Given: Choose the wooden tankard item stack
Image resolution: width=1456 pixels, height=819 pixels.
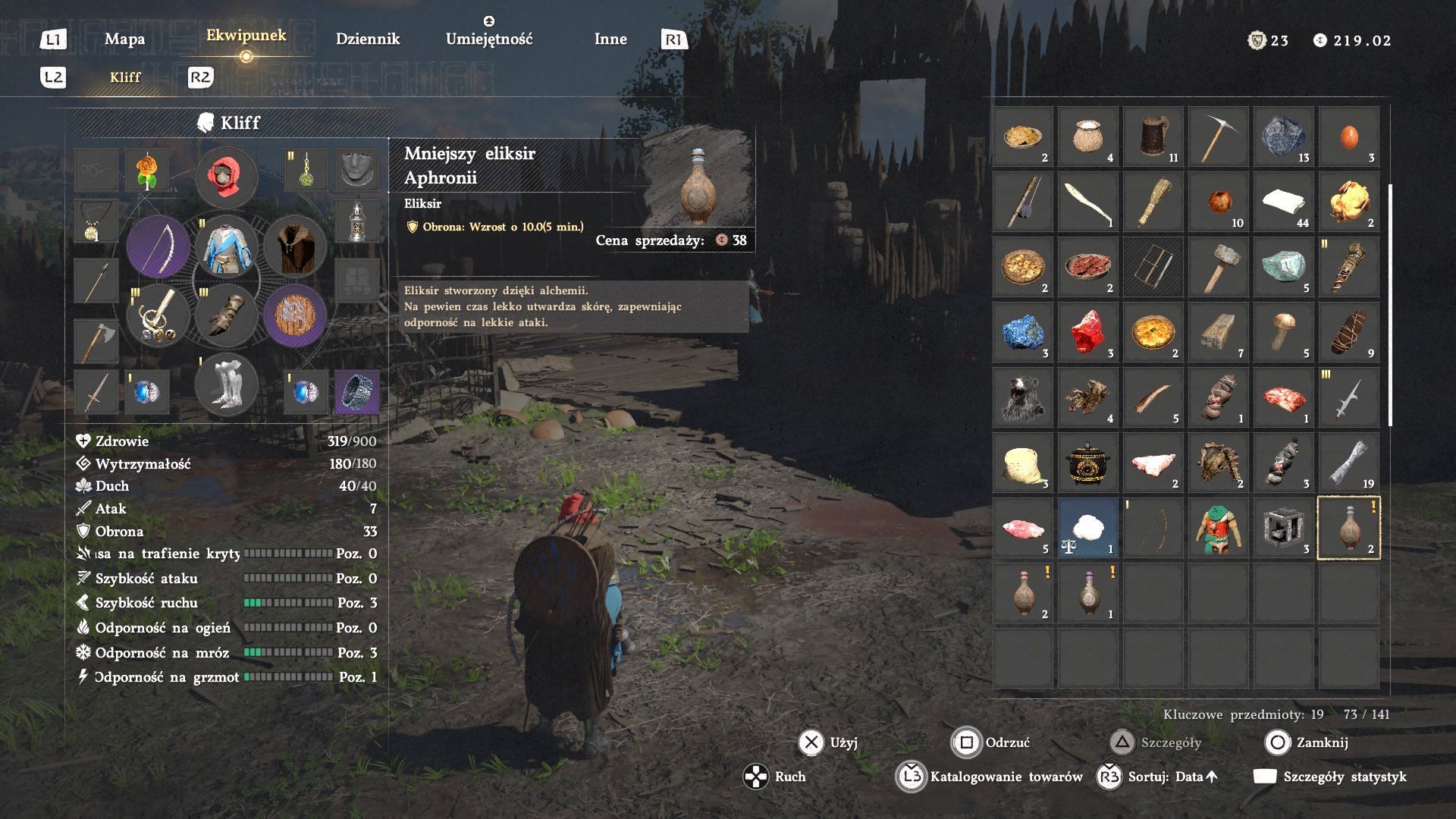Looking at the screenshot, I should [x=1153, y=136].
